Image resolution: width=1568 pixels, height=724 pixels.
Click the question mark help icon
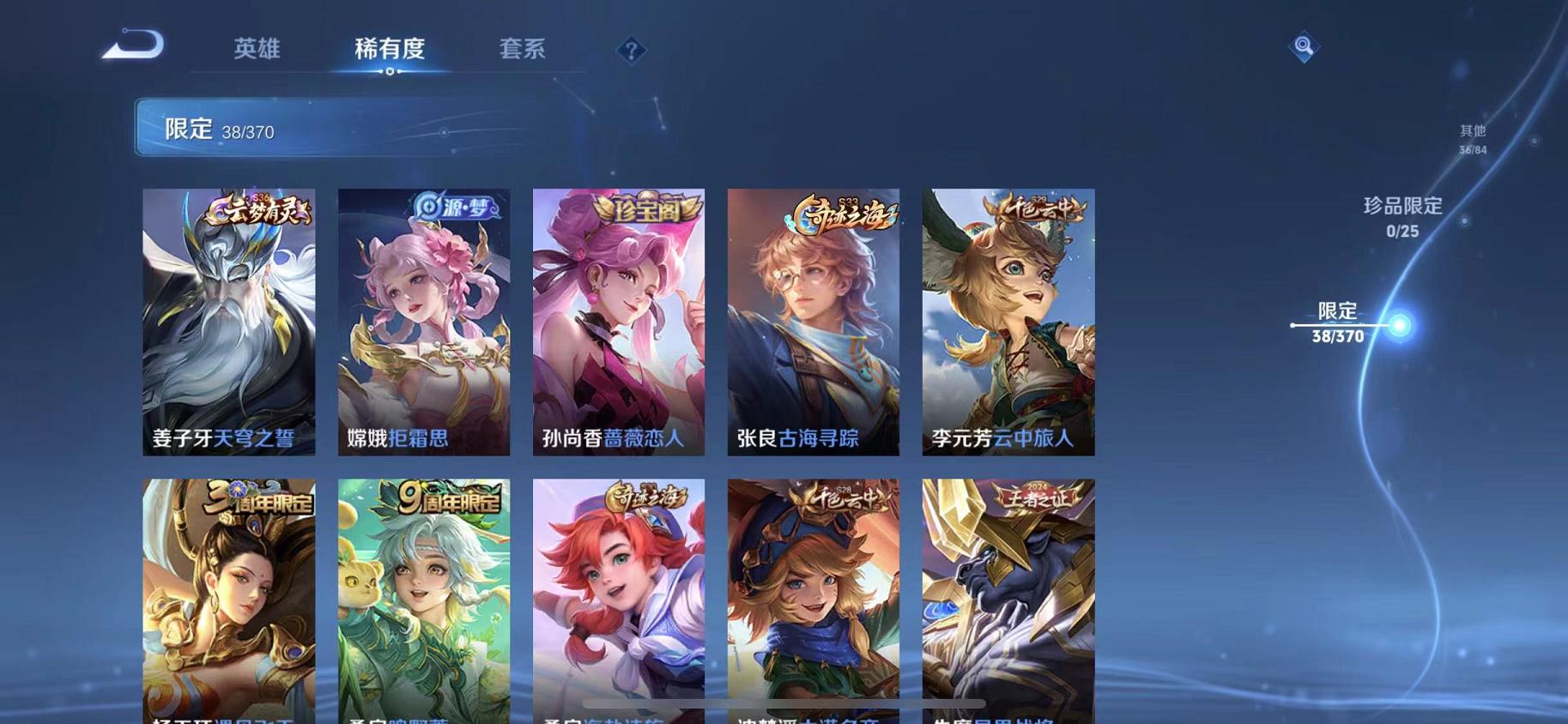point(632,51)
